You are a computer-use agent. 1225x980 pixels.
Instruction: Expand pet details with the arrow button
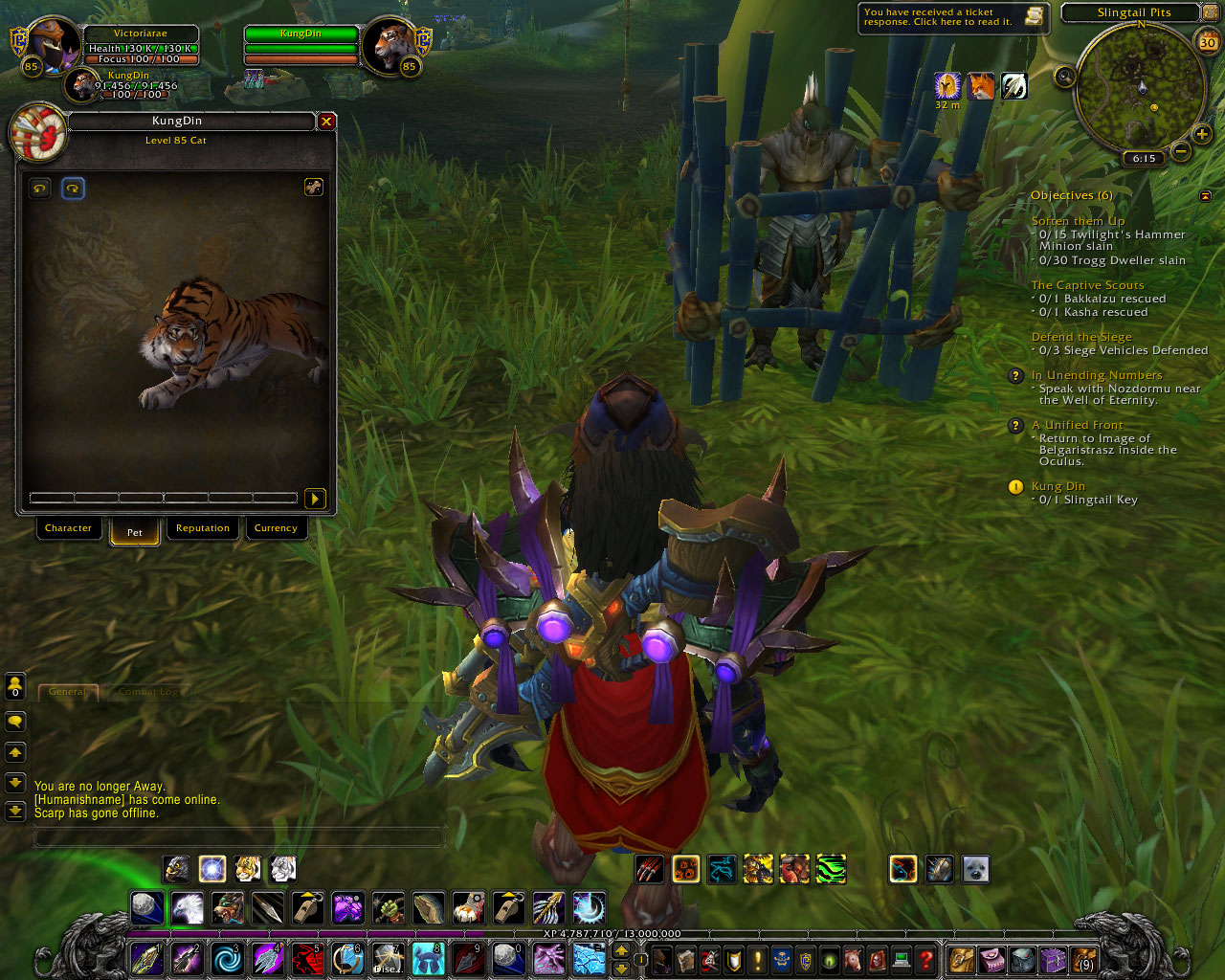316,499
